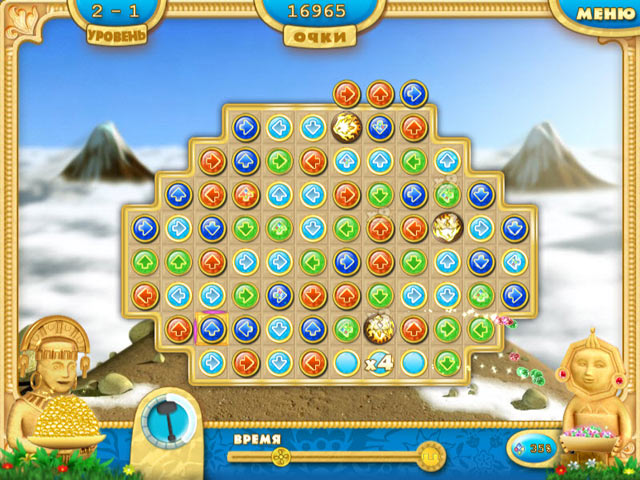Image resolution: width=640 pixels, height=480 pixels.
Task: Select the blue right-arrow tile above the board
Action: click(413, 94)
